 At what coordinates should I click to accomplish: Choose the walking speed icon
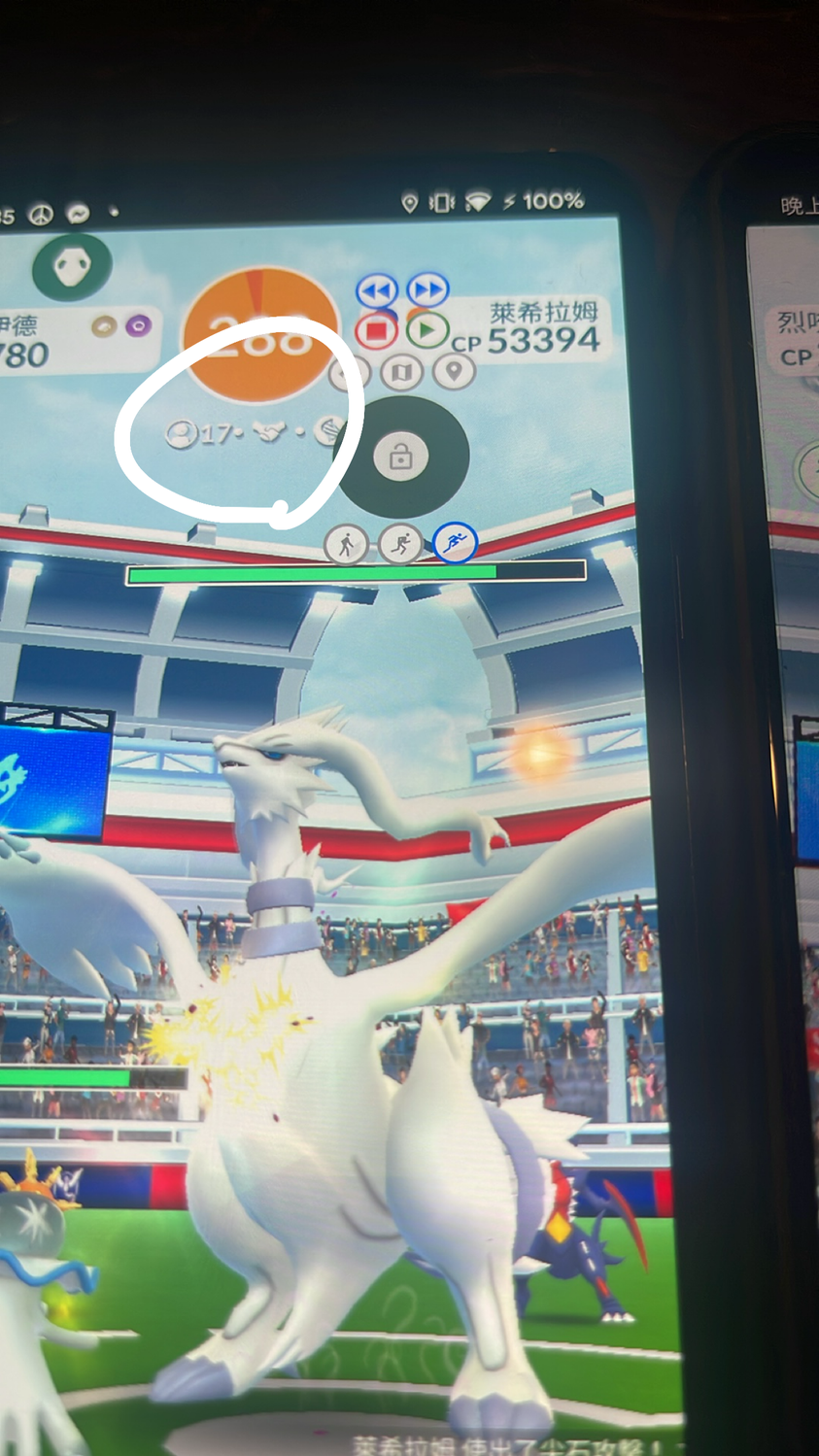(346, 545)
